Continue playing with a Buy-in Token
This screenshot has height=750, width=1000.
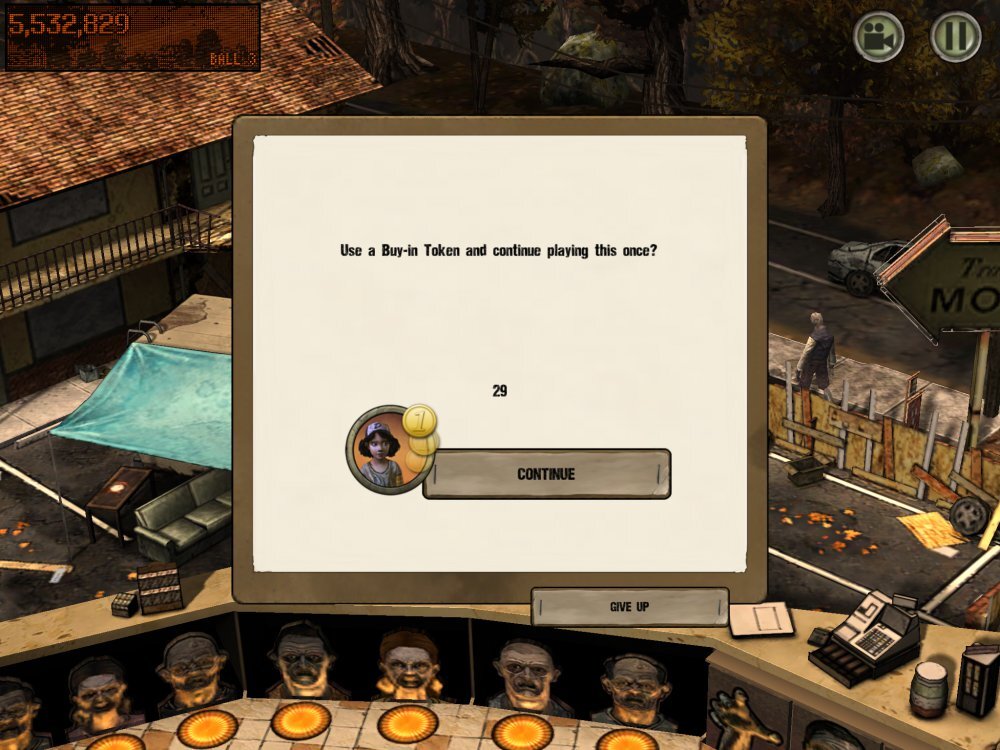[546, 474]
